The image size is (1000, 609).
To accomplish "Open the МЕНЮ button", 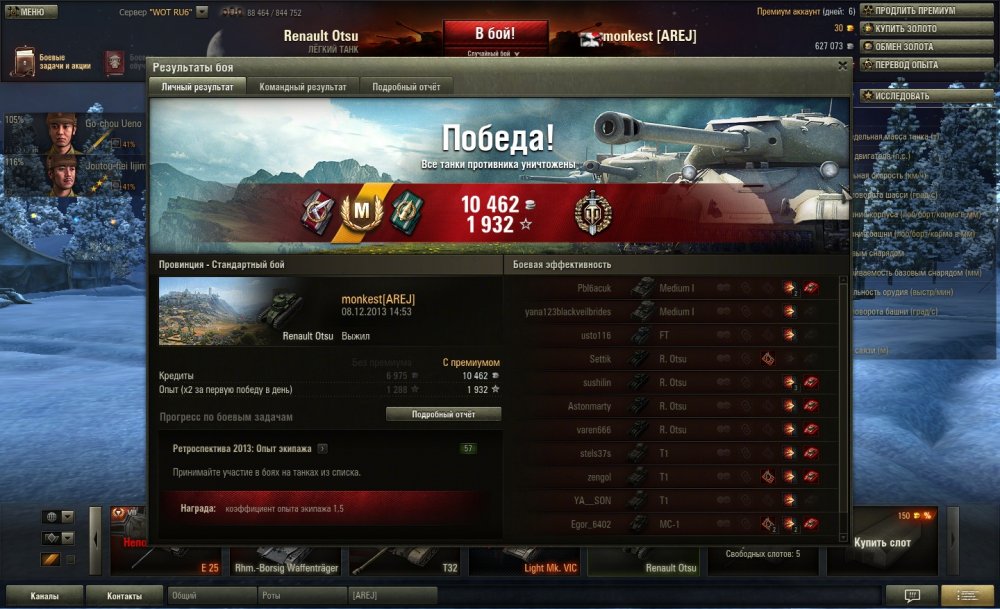I will click(x=27, y=11).
